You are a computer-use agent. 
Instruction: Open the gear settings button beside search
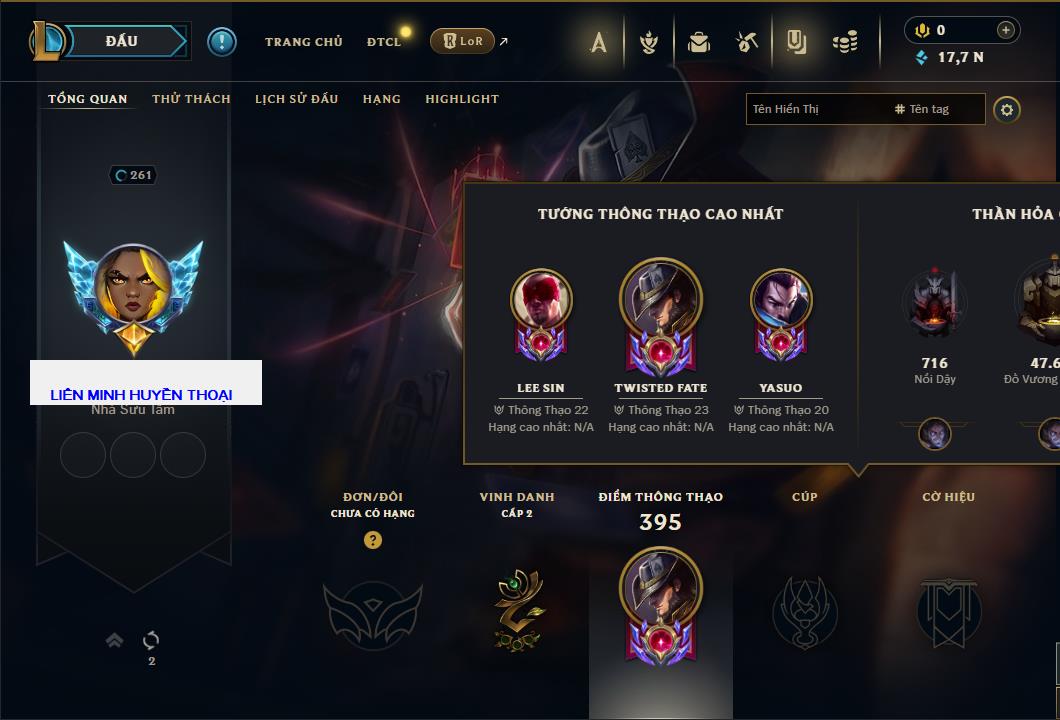(1007, 109)
